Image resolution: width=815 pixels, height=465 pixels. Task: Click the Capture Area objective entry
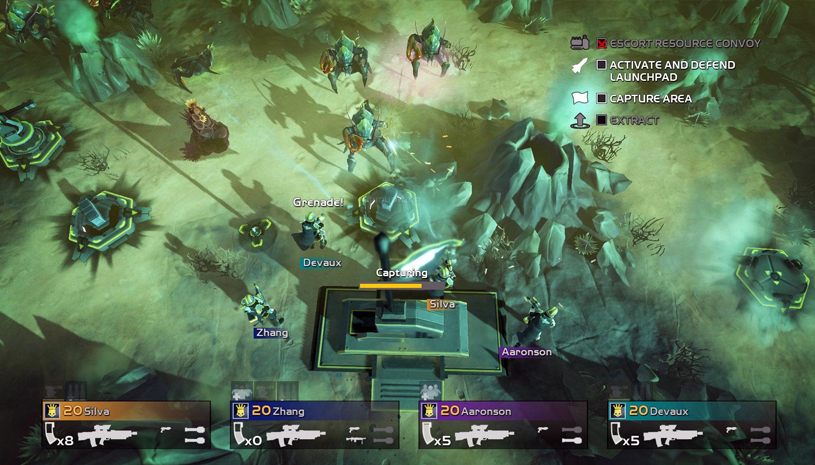point(650,99)
